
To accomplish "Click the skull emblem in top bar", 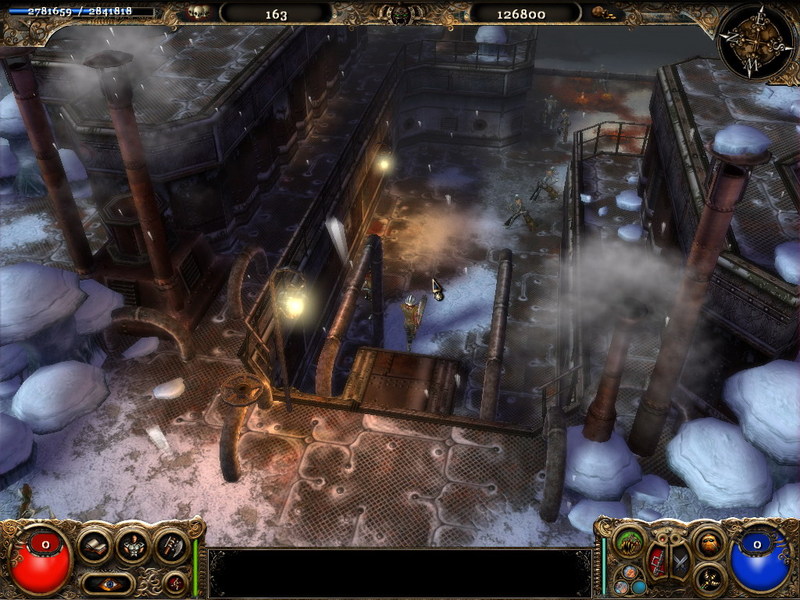I will click(199, 13).
